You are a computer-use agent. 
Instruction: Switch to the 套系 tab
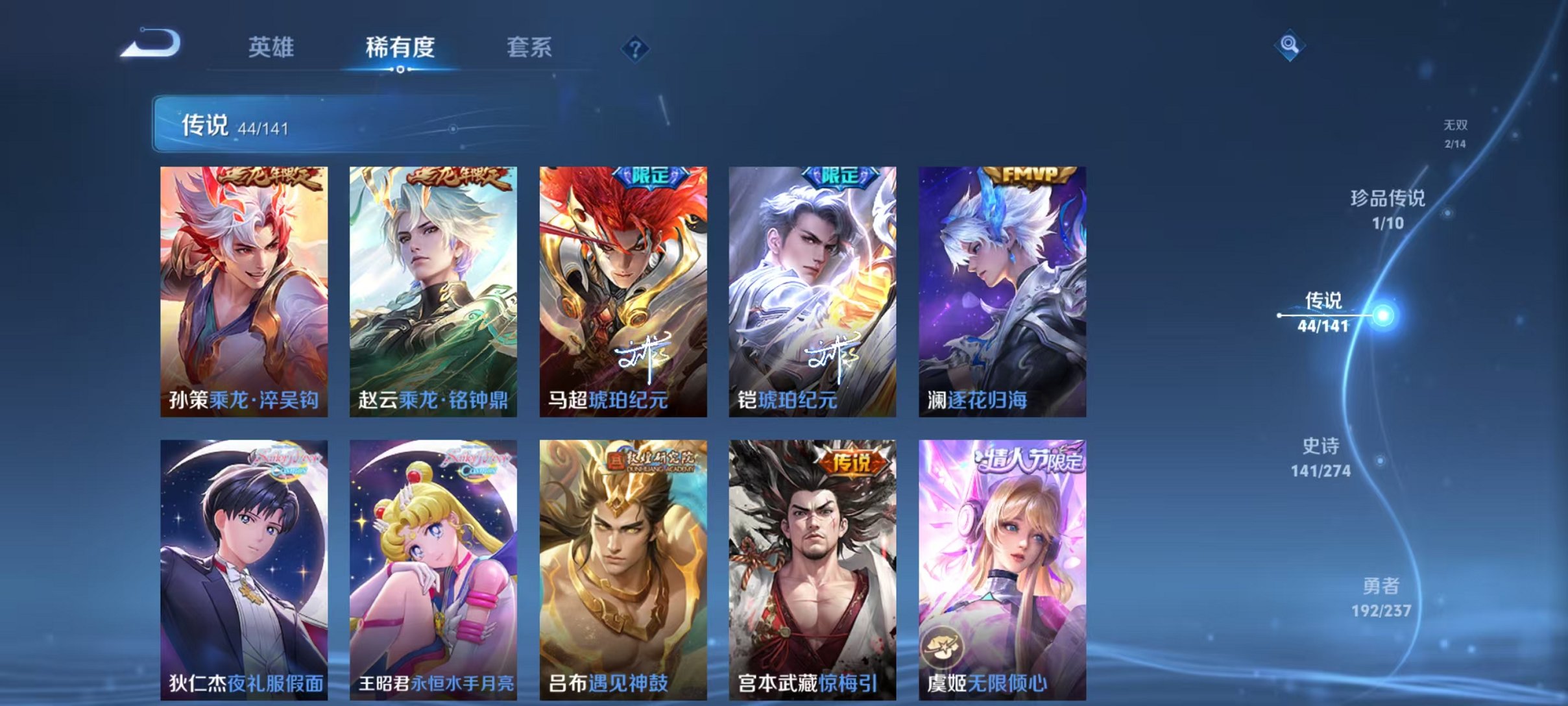(x=529, y=47)
